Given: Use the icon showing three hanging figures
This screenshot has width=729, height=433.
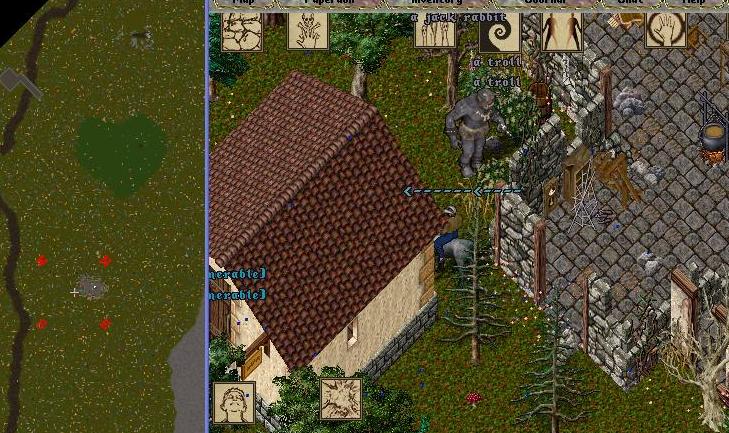Looking at the screenshot, I should tap(435, 31).
